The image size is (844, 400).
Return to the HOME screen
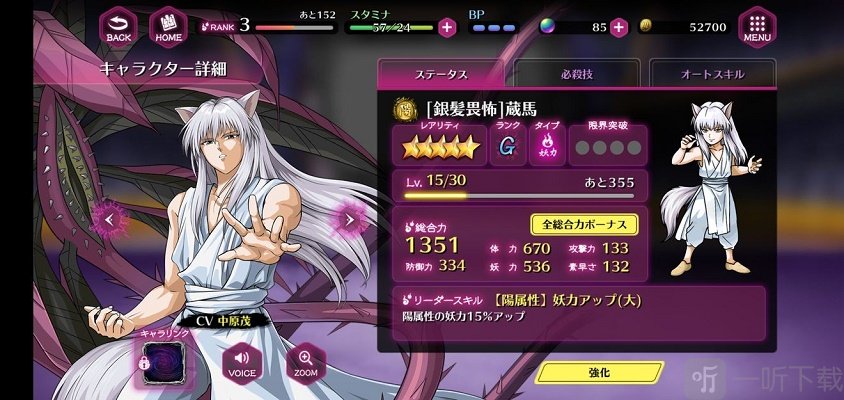pyautogui.click(x=168, y=27)
